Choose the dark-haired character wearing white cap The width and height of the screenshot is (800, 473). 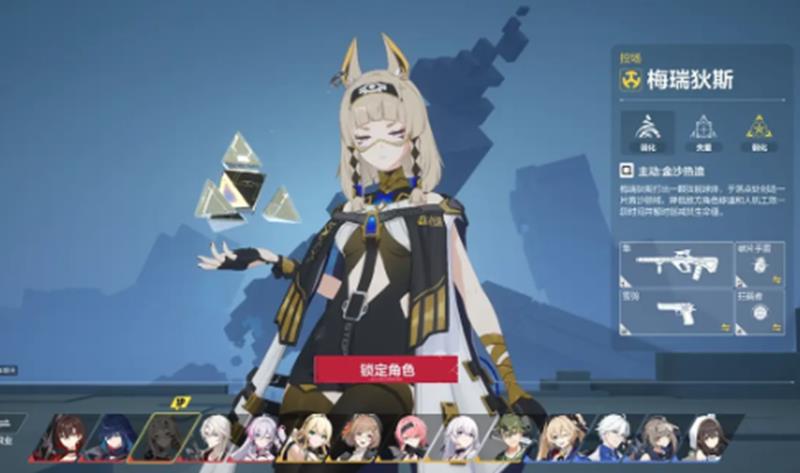coord(706,437)
